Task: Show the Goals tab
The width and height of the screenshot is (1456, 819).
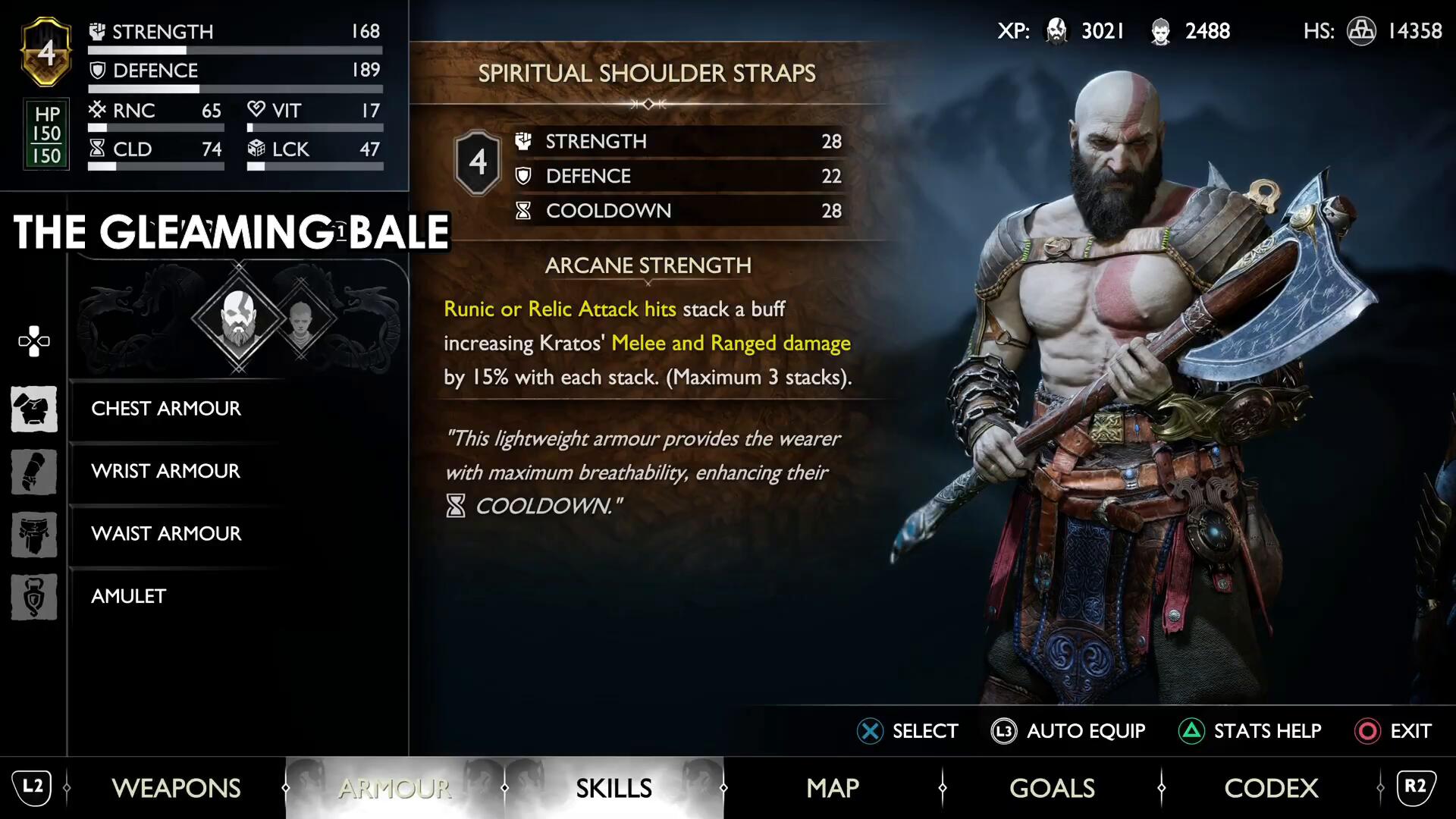Action: point(1052,788)
